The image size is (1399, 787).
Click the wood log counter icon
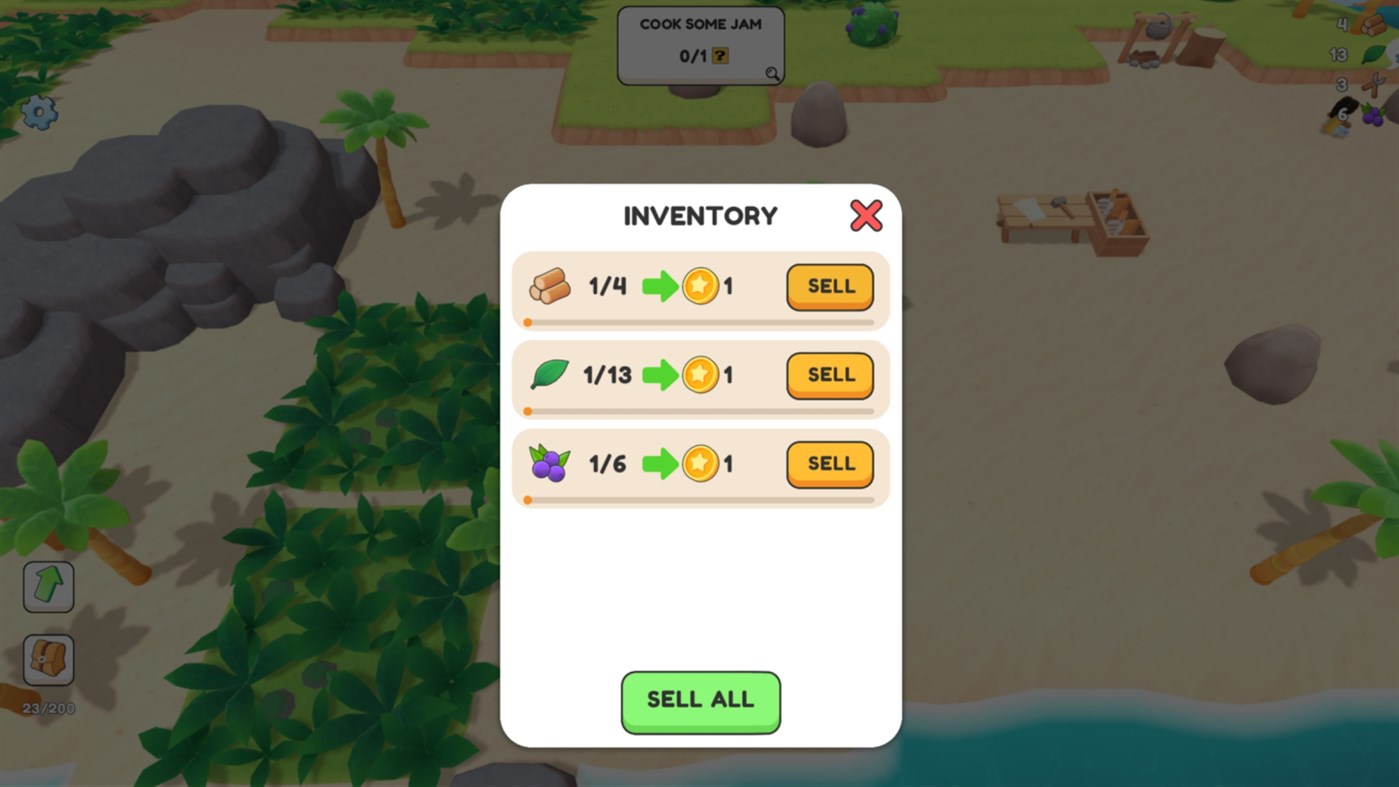click(1372, 26)
